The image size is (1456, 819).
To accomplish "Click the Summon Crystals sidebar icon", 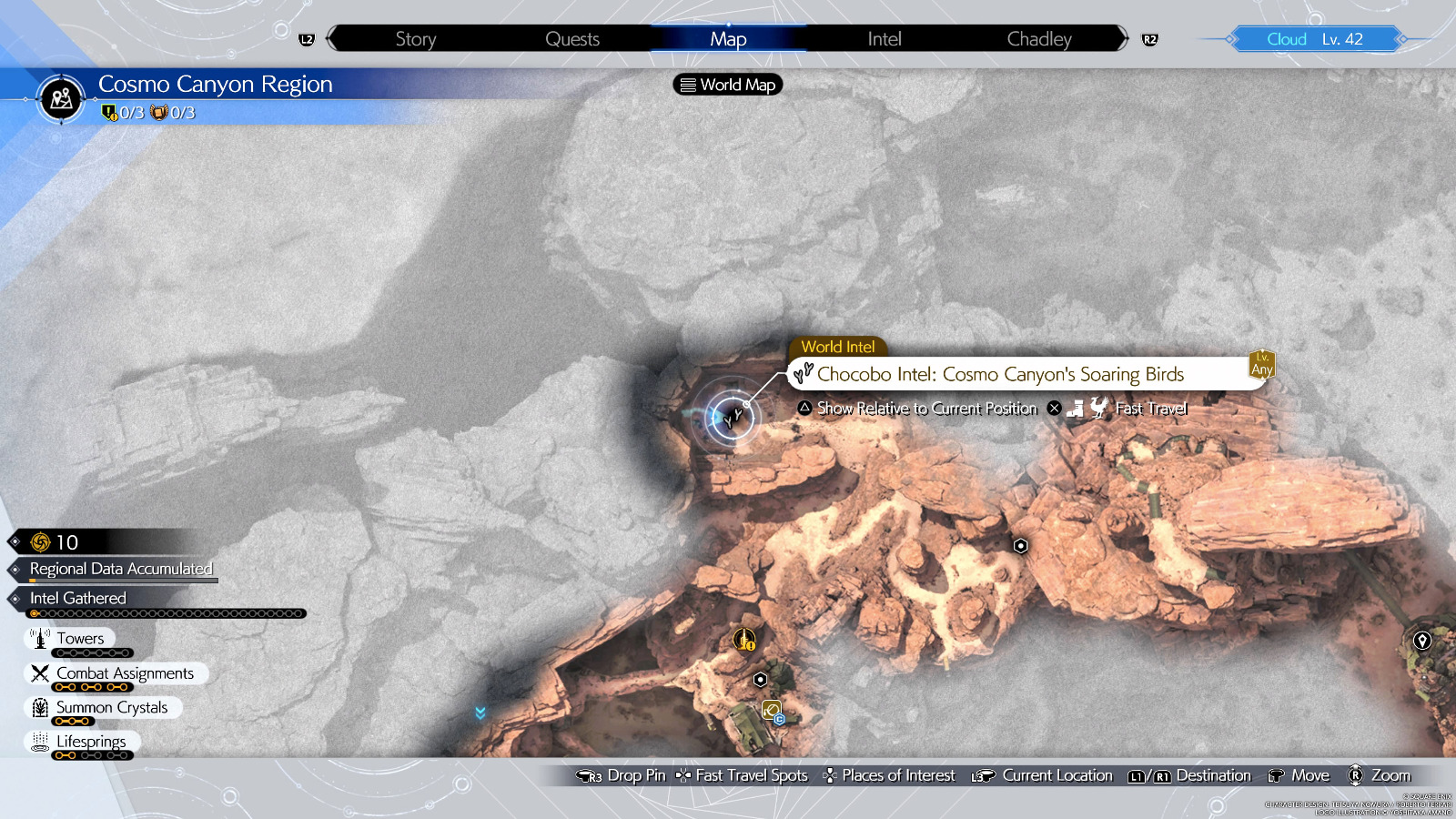I will (38, 707).
